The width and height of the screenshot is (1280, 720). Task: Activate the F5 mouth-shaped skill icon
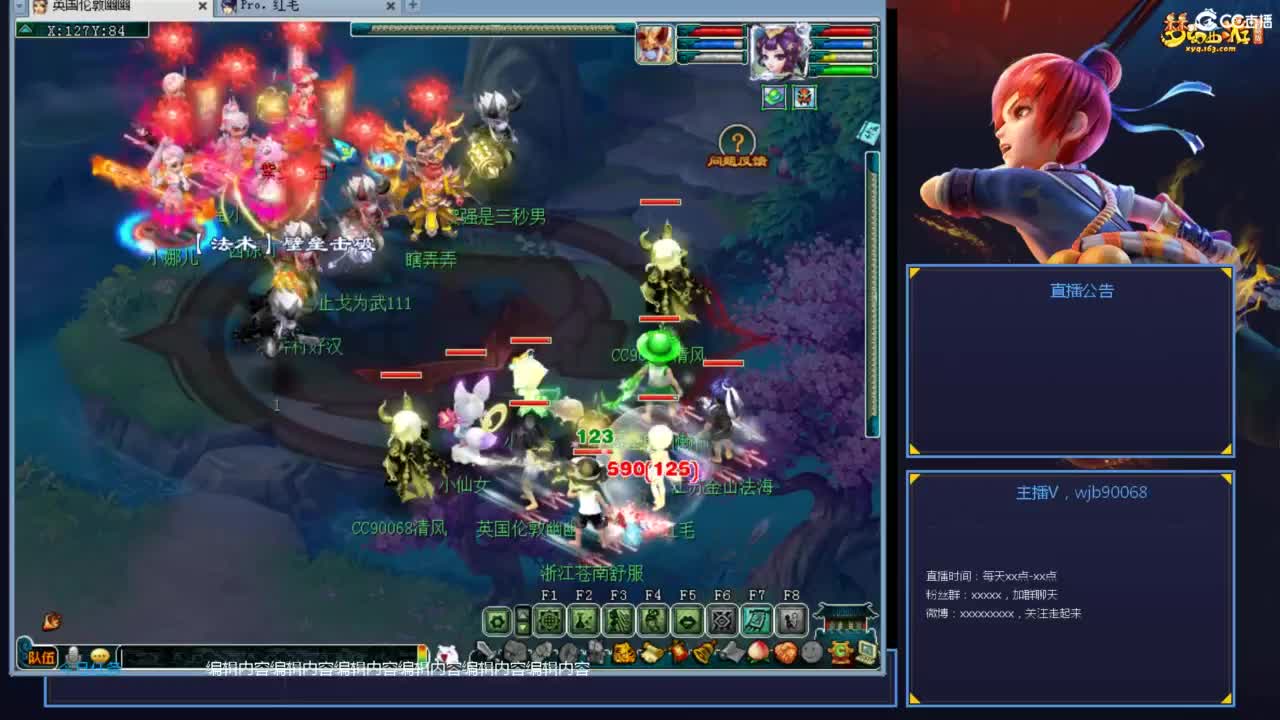click(x=688, y=621)
